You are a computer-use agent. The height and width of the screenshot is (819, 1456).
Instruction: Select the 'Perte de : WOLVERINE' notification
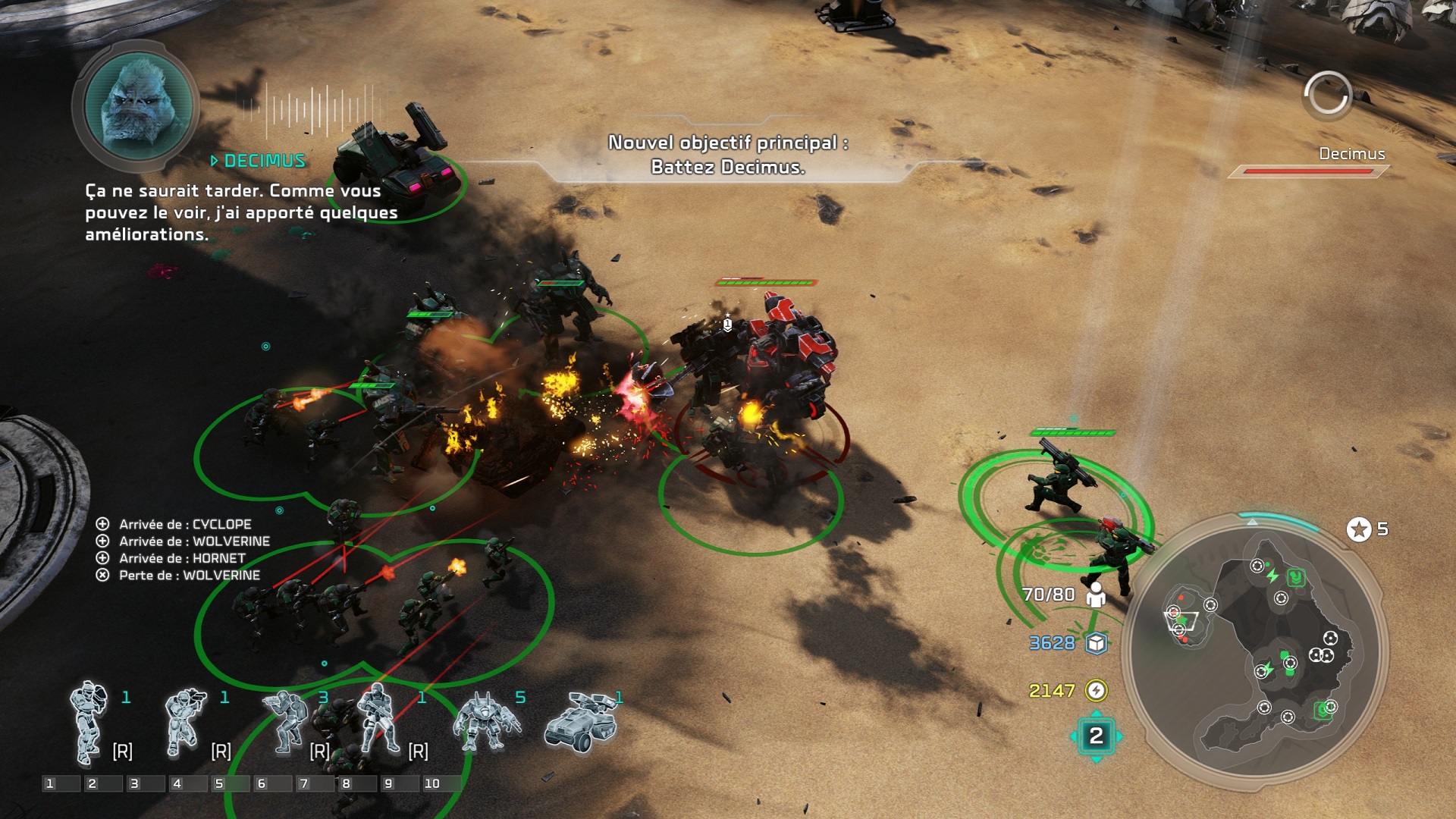189,575
